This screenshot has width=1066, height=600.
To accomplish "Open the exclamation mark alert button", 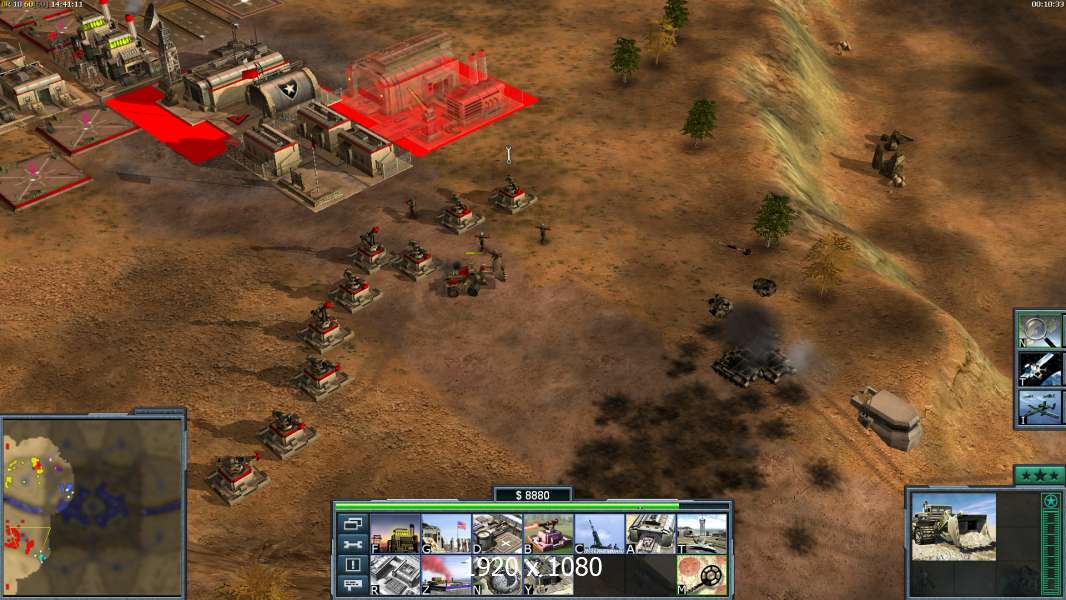I will (x=352, y=565).
